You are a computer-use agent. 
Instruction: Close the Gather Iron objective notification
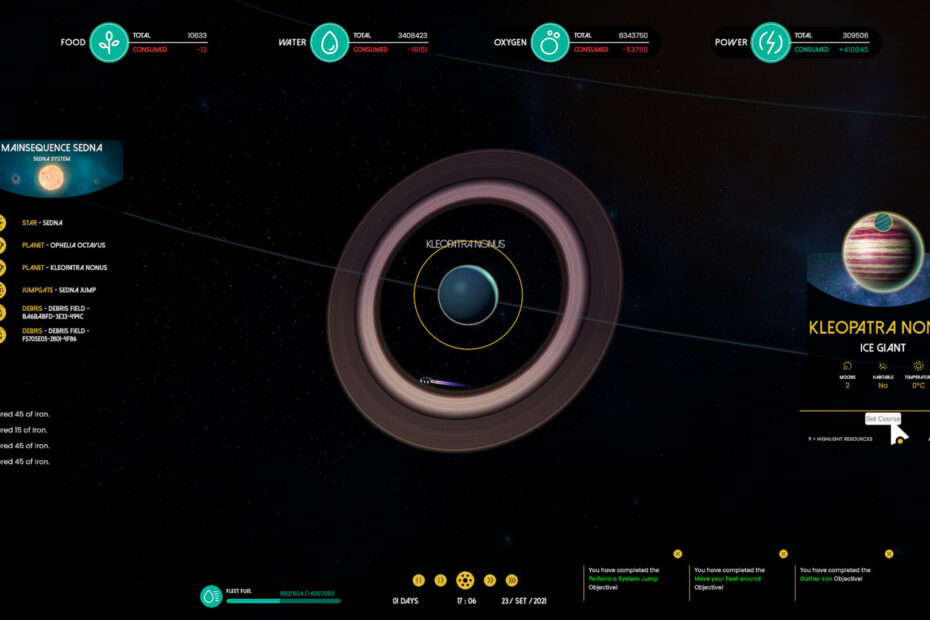coord(889,553)
